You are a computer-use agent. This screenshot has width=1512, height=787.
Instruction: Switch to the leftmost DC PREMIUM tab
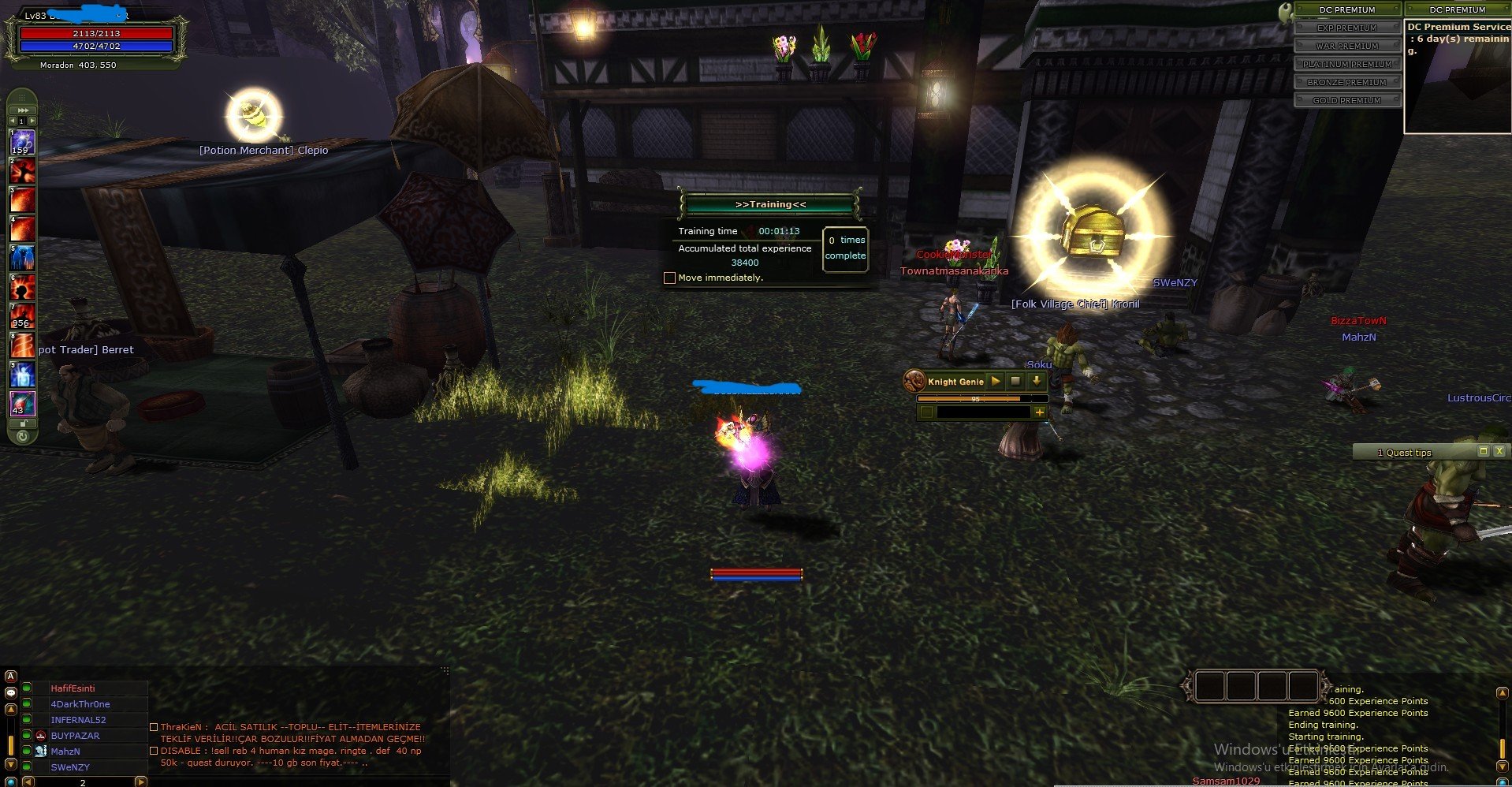pos(1348,9)
